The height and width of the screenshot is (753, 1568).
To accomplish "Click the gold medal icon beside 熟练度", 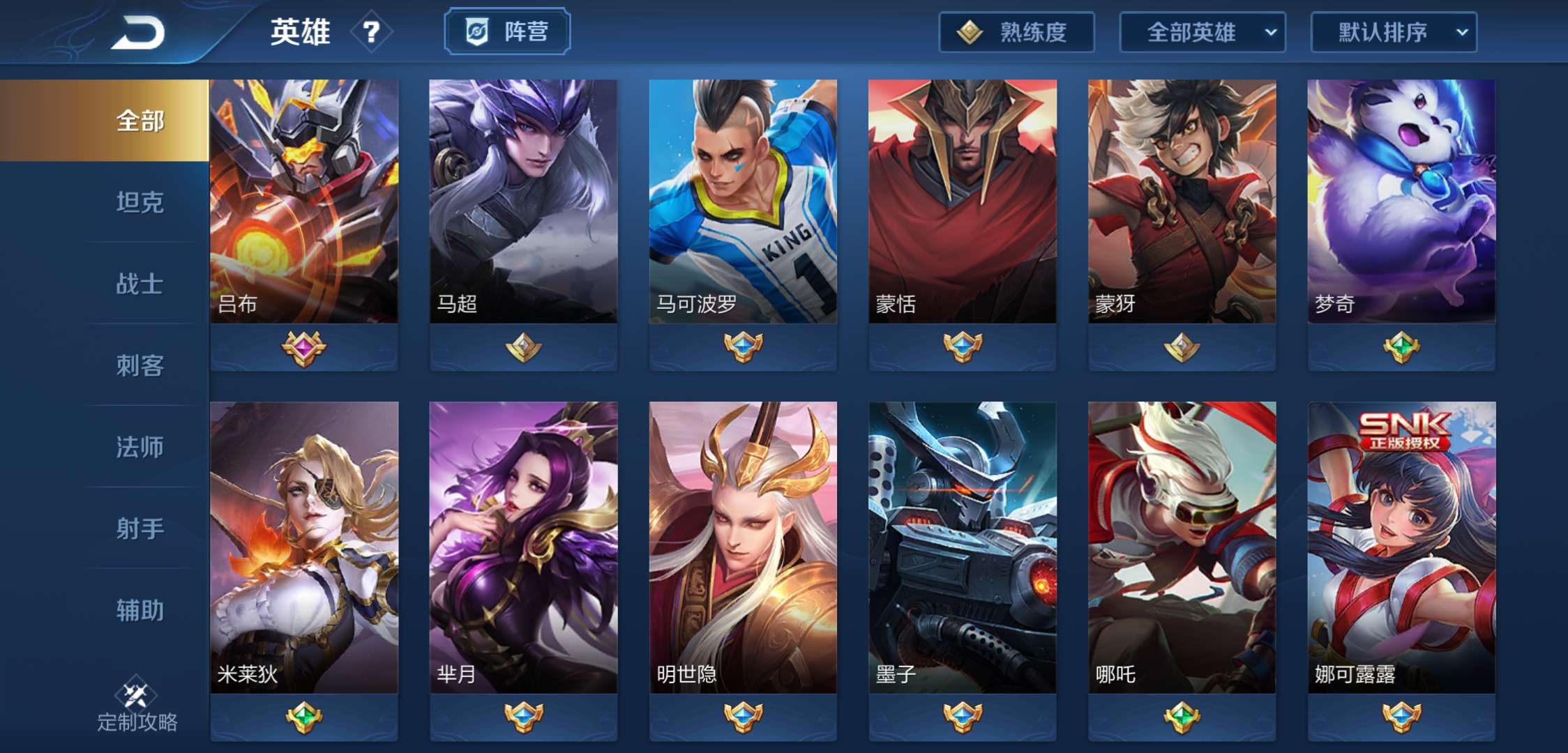I will pos(969,33).
